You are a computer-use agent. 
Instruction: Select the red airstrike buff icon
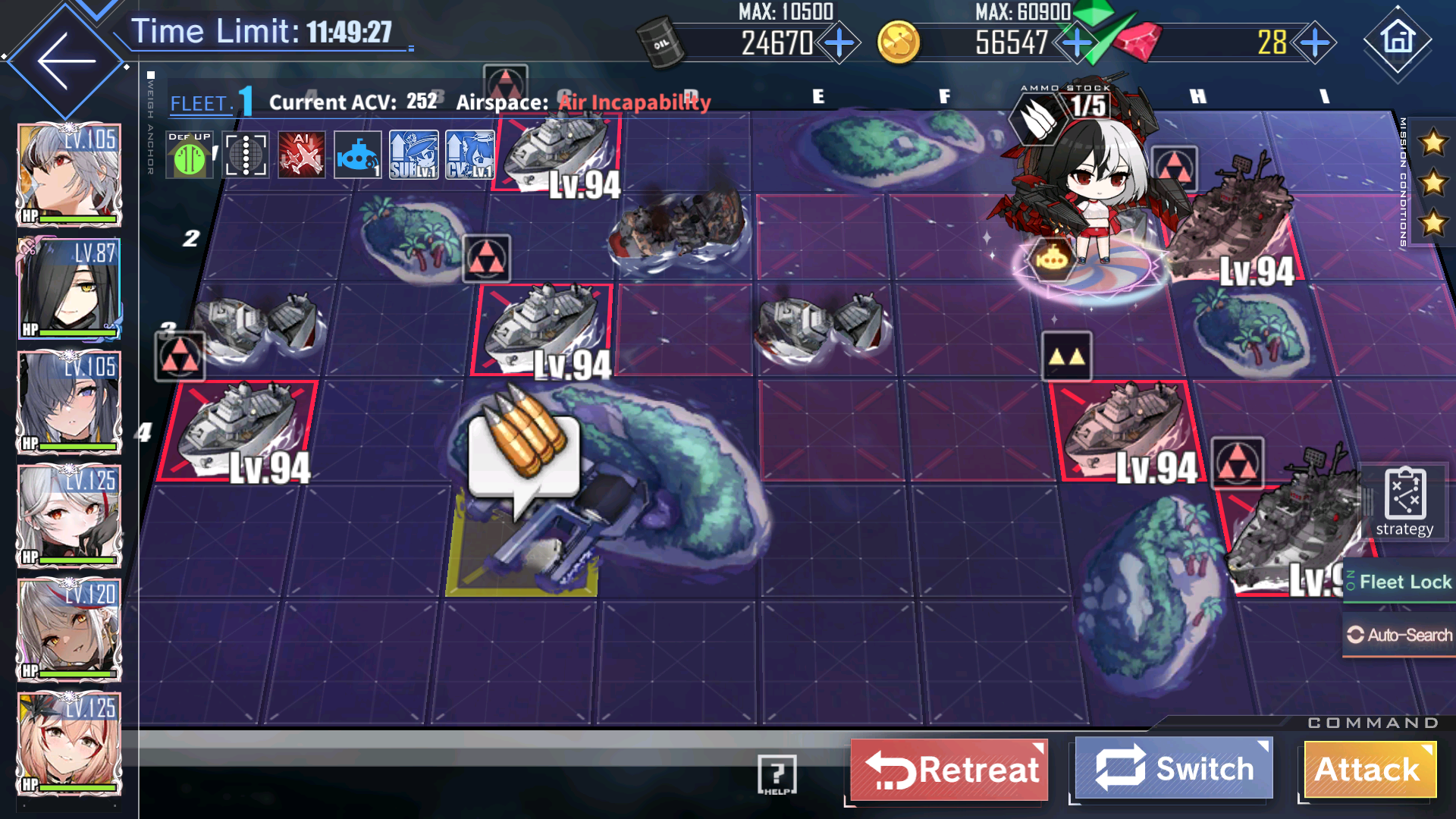301,155
